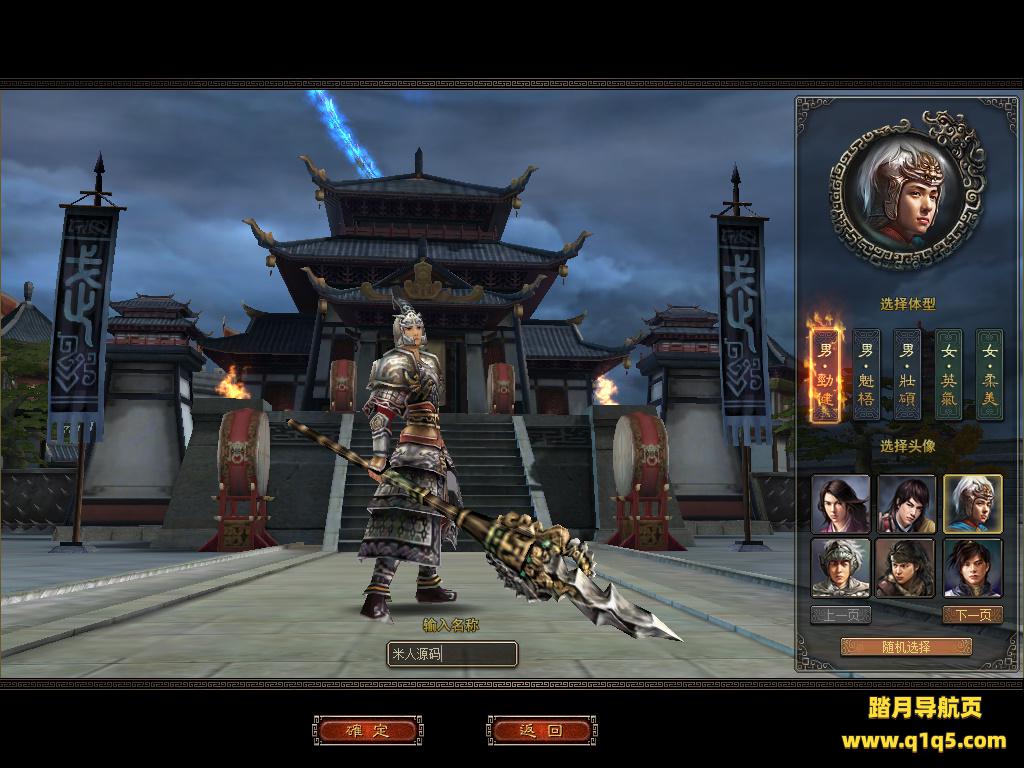The image size is (1024, 768).
Task: Show next portrait page 下一页
Action: (x=972, y=615)
